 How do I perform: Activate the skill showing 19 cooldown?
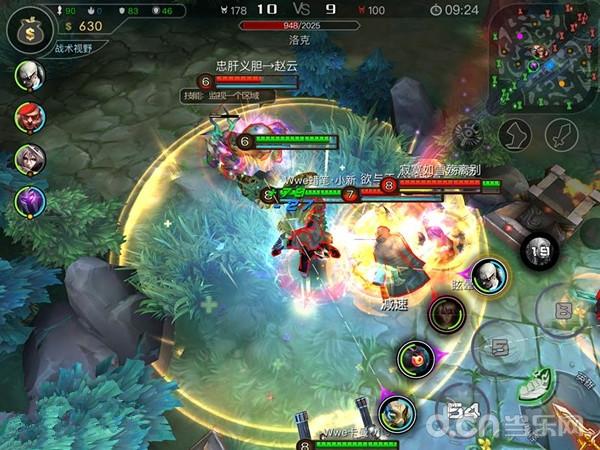point(541,250)
